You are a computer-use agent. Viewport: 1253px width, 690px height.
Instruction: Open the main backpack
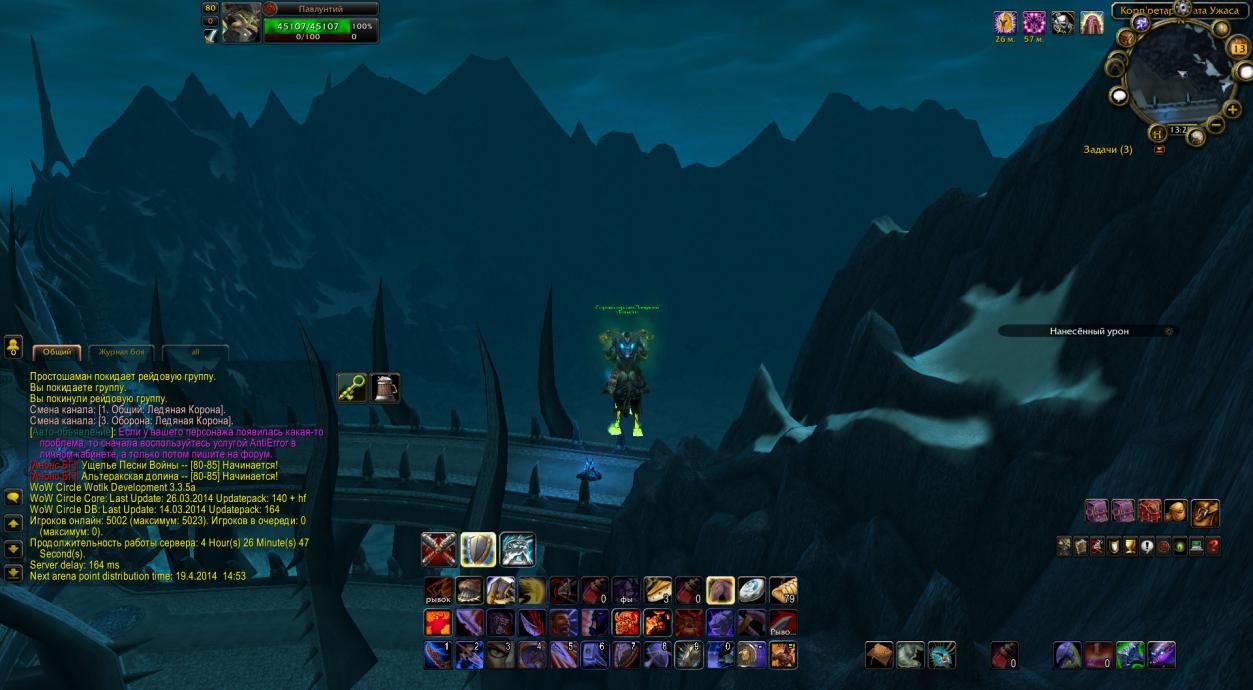coord(1205,513)
